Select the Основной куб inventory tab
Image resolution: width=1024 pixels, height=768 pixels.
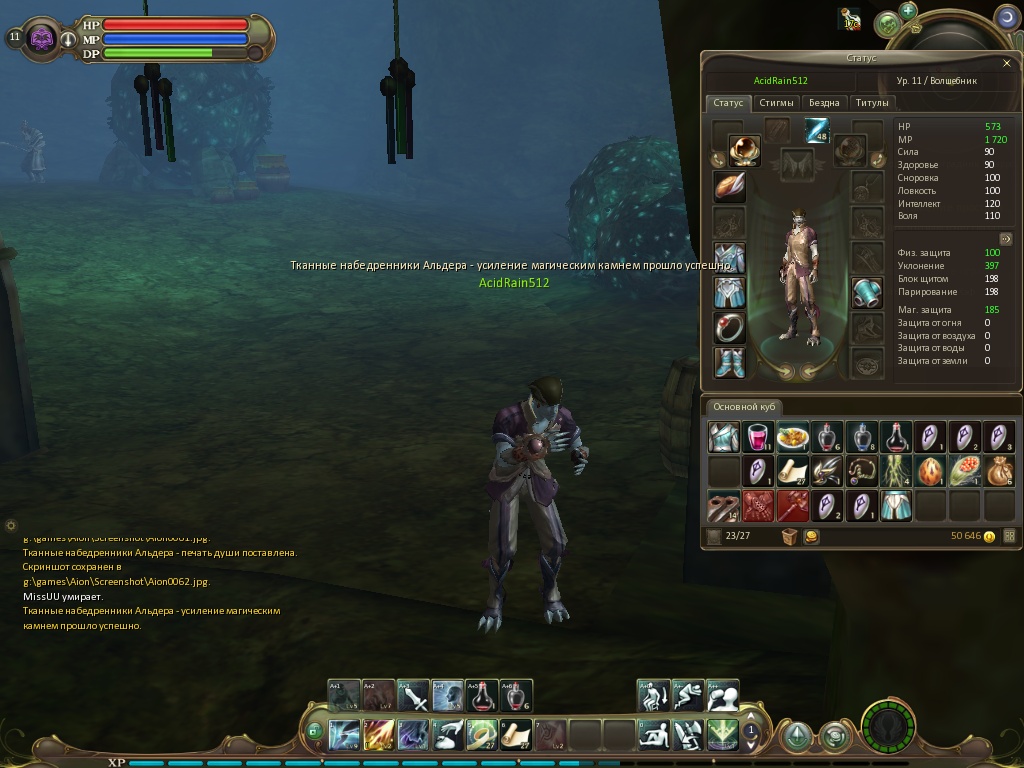coord(743,407)
